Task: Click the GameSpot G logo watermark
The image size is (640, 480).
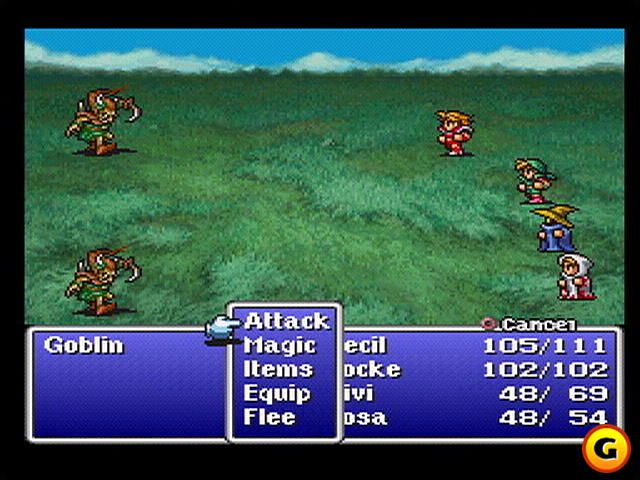Action: tap(604, 451)
